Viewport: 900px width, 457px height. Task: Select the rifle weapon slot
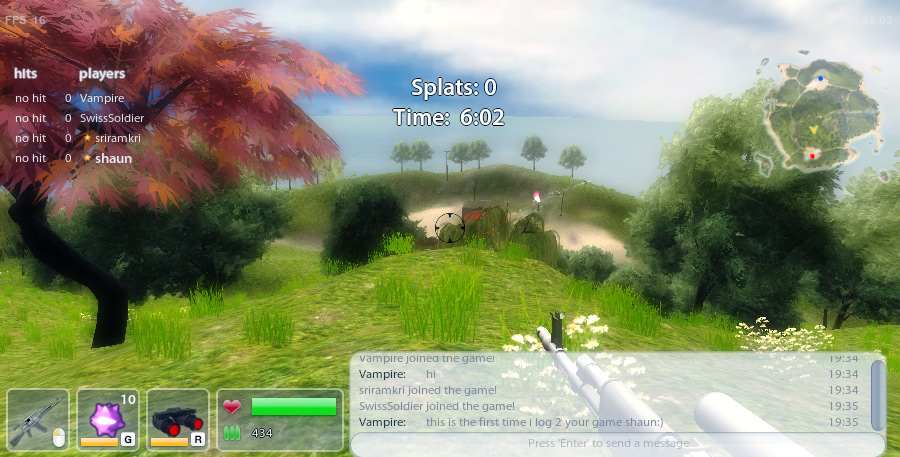(38, 418)
